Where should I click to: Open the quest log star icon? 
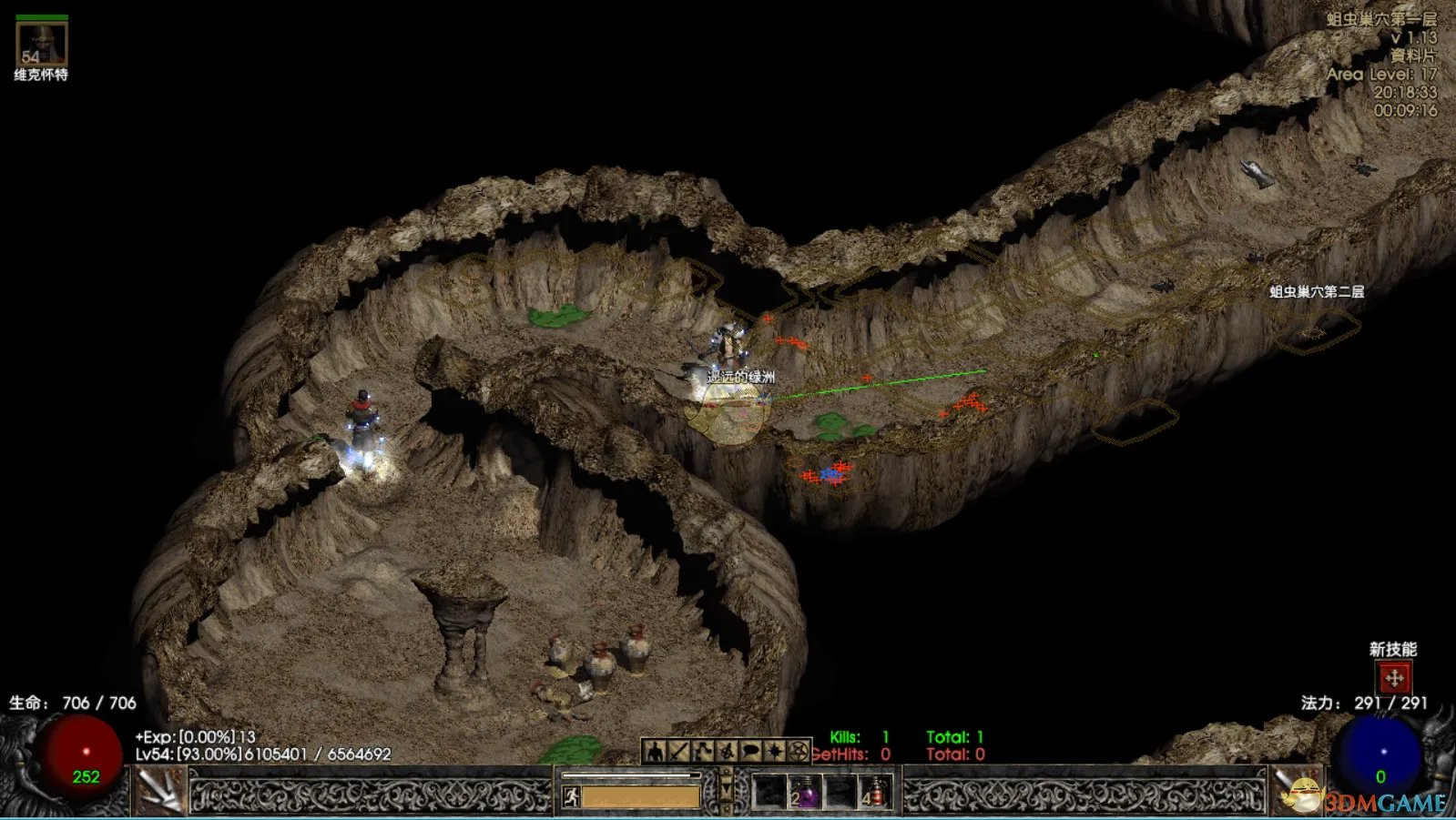click(x=774, y=752)
